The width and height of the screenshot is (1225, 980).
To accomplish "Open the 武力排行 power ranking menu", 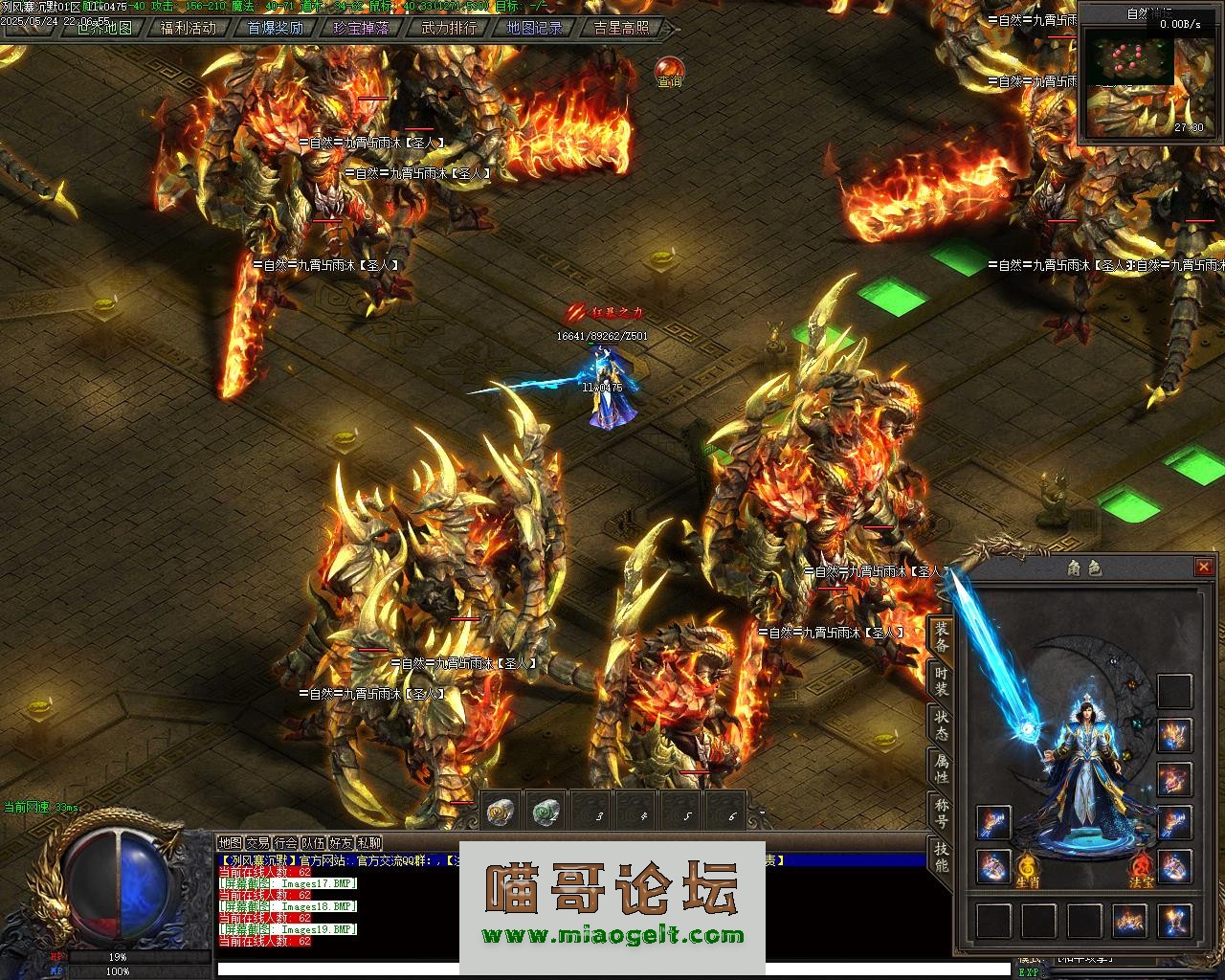I will 449,28.
